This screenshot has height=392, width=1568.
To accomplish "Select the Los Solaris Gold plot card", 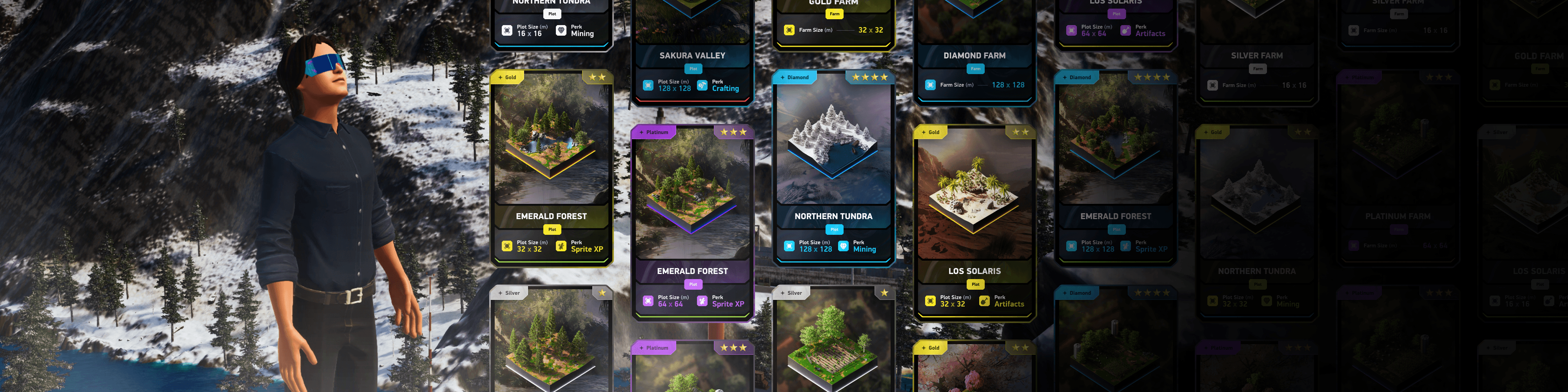I will click(x=974, y=222).
